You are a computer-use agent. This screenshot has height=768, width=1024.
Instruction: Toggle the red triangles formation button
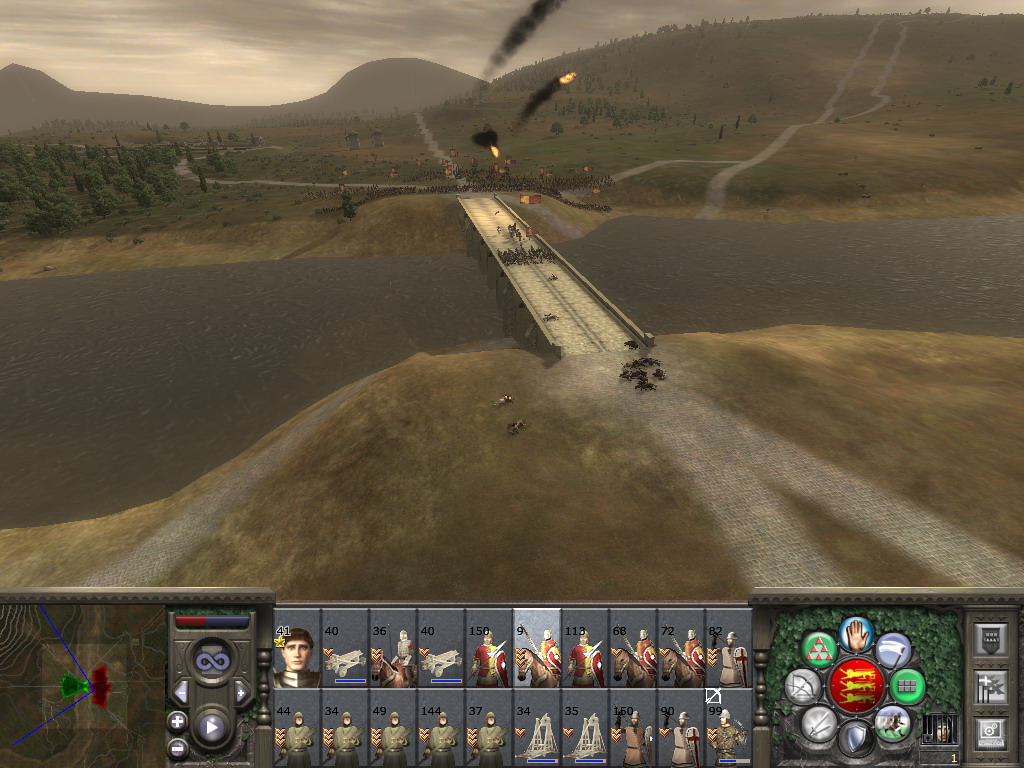[x=819, y=650]
